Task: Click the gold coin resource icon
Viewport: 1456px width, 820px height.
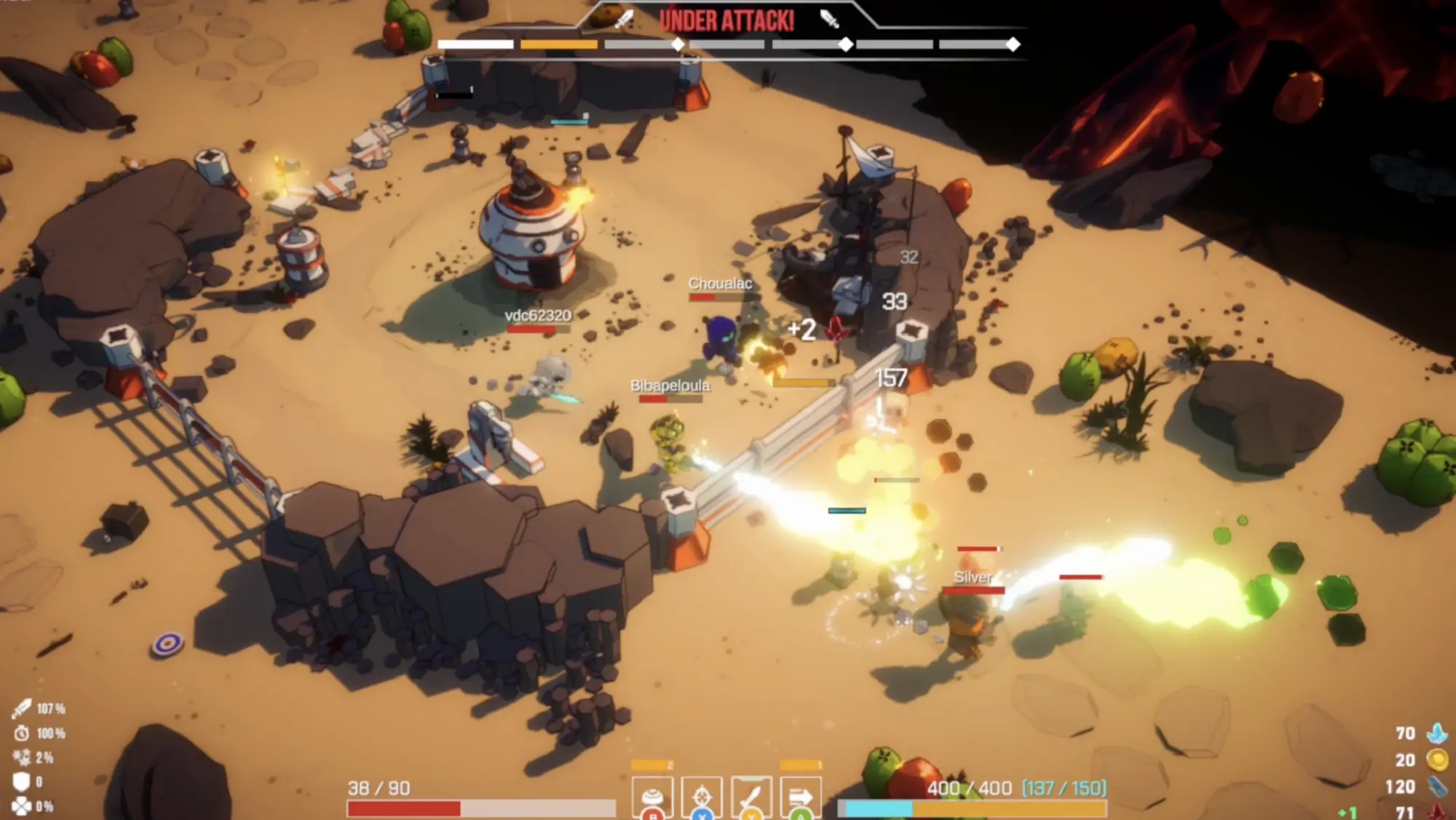Action: (x=1438, y=760)
